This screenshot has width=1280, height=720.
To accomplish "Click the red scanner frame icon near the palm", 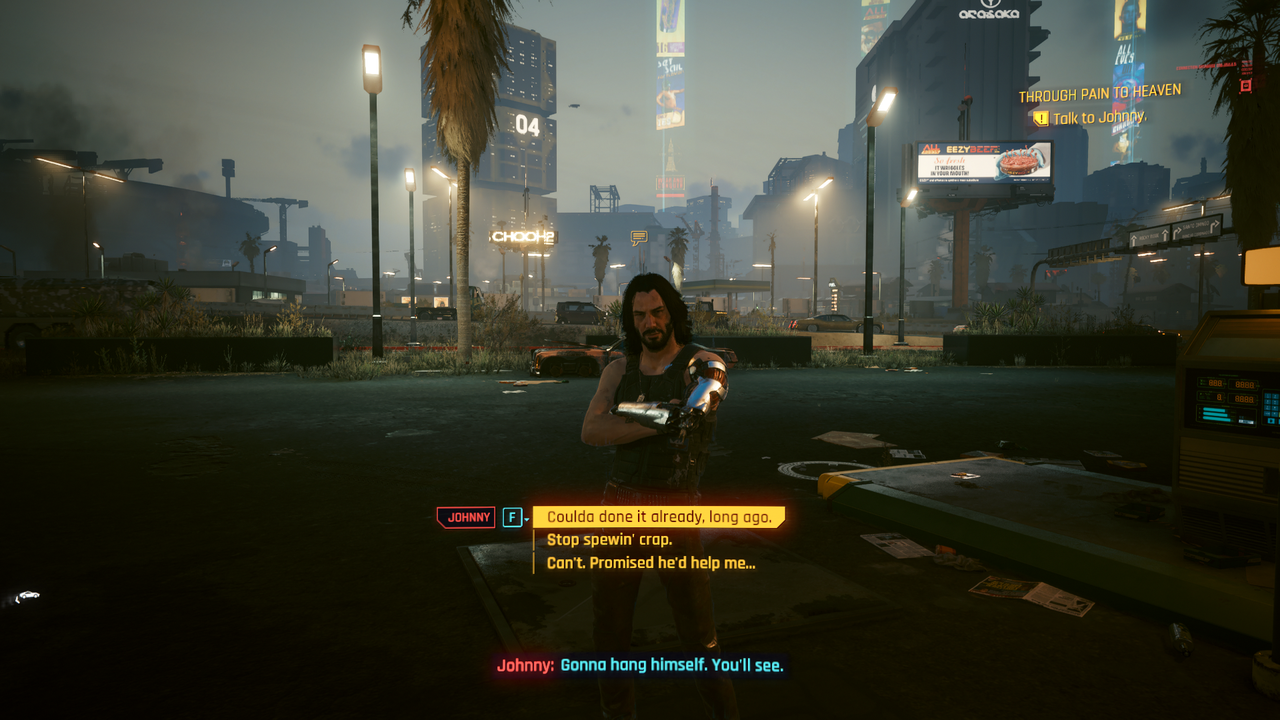I will coord(1246,85).
